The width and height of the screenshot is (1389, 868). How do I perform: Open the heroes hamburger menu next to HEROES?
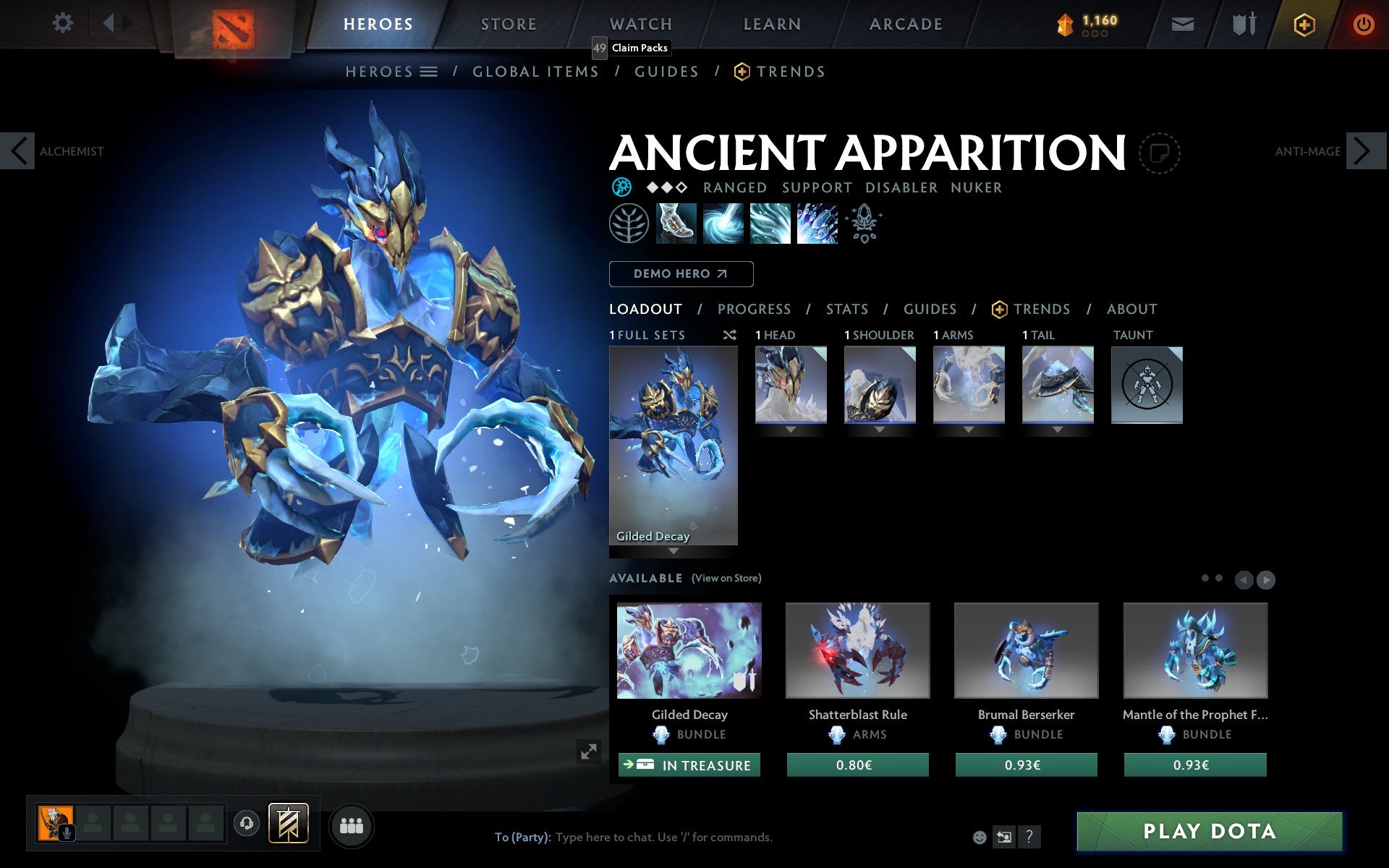pyautogui.click(x=430, y=72)
